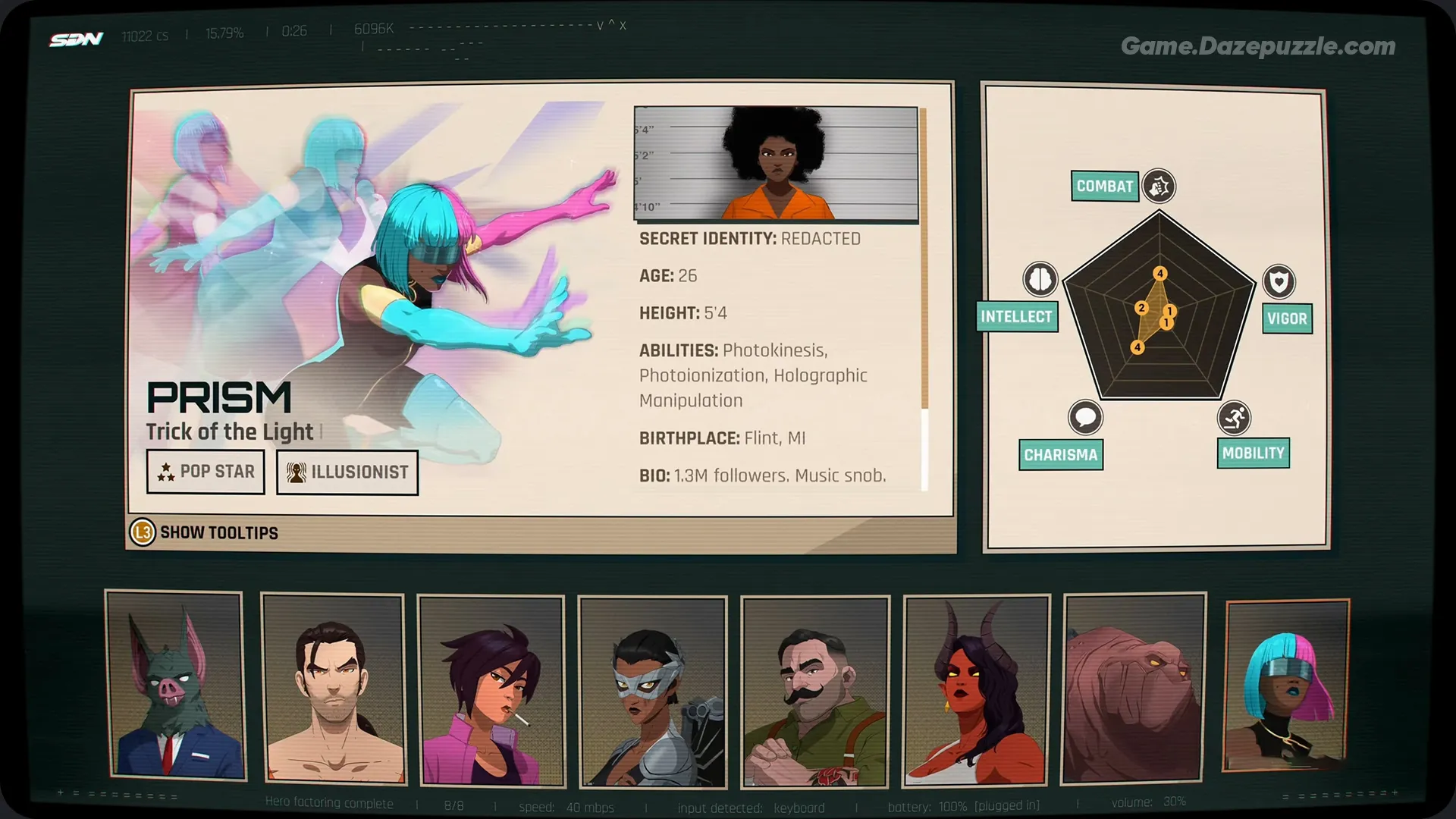This screenshot has width=1456, height=819.
Task: Select the Vigor shield icon
Action: (1279, 282)
